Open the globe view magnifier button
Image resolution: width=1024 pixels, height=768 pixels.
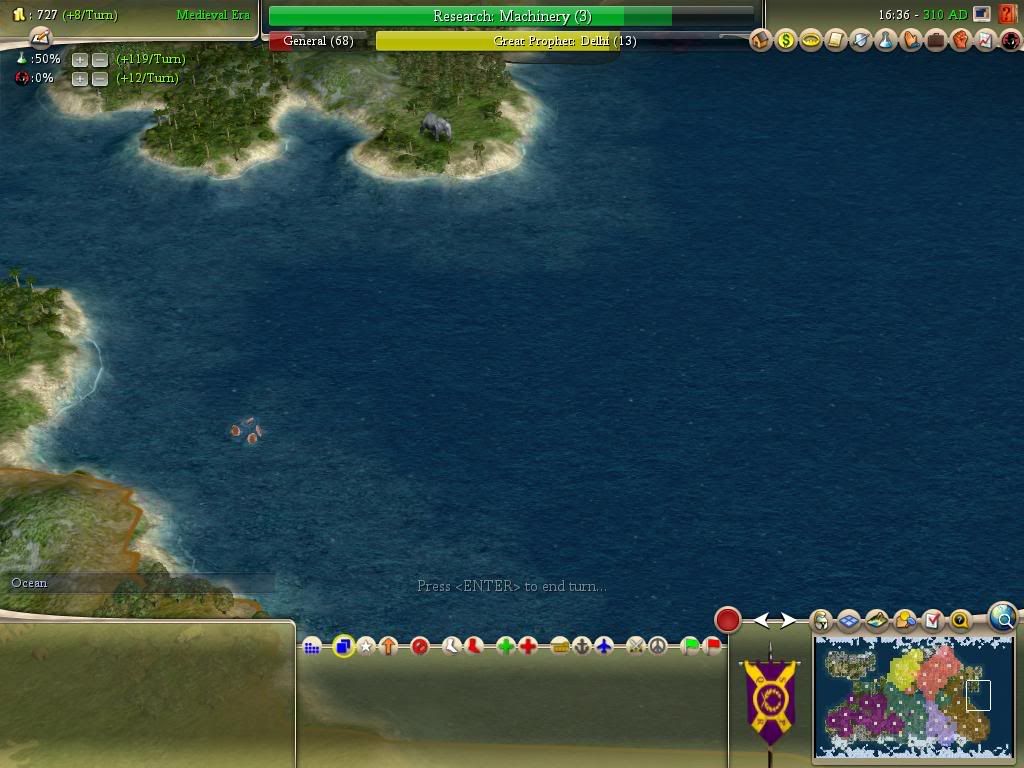pos(1003,619)
